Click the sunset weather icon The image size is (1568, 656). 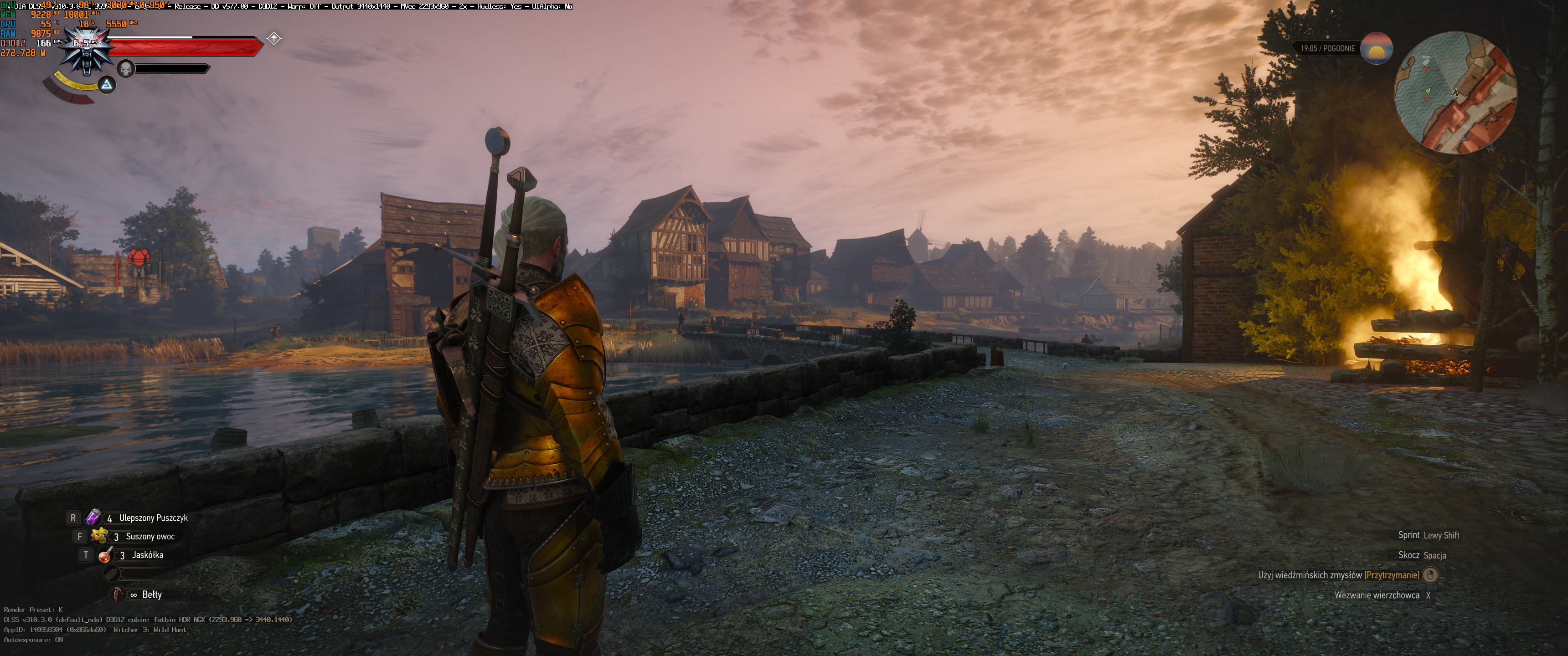click(x=1376, y=49)
